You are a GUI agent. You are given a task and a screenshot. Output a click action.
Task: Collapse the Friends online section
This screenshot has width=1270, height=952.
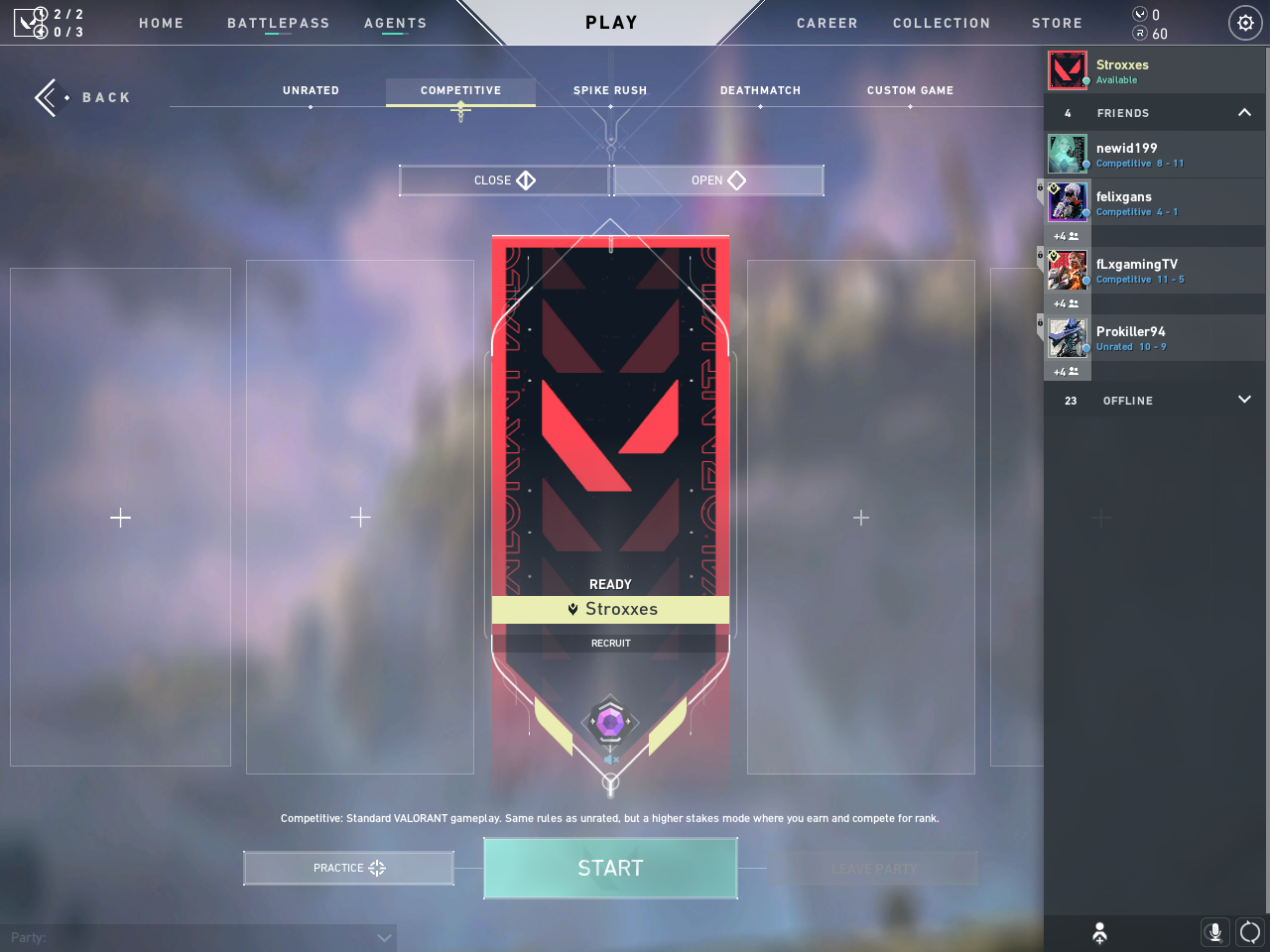coord(1244,113)
